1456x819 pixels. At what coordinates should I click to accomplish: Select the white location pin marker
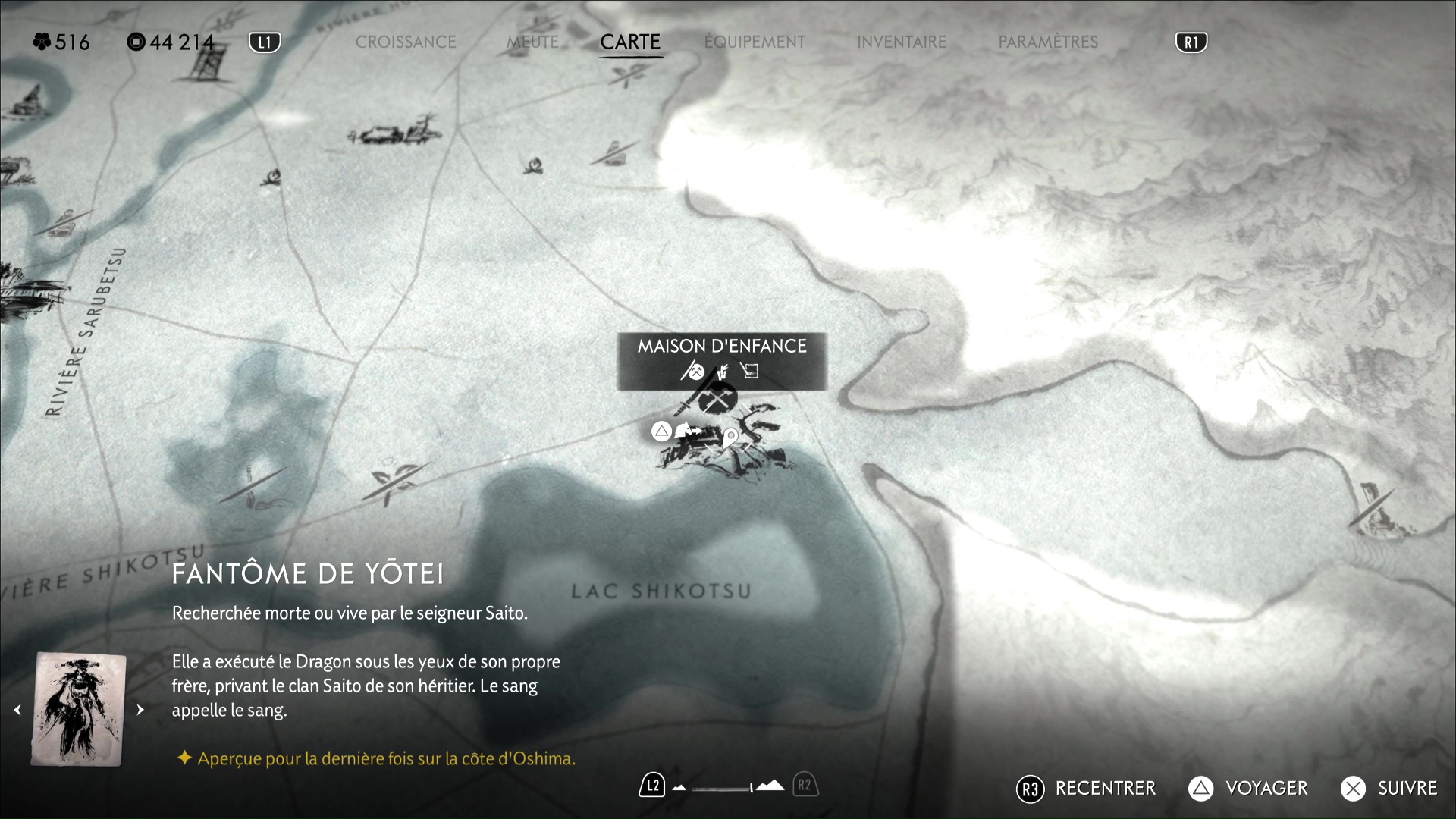tap(730, 438)
